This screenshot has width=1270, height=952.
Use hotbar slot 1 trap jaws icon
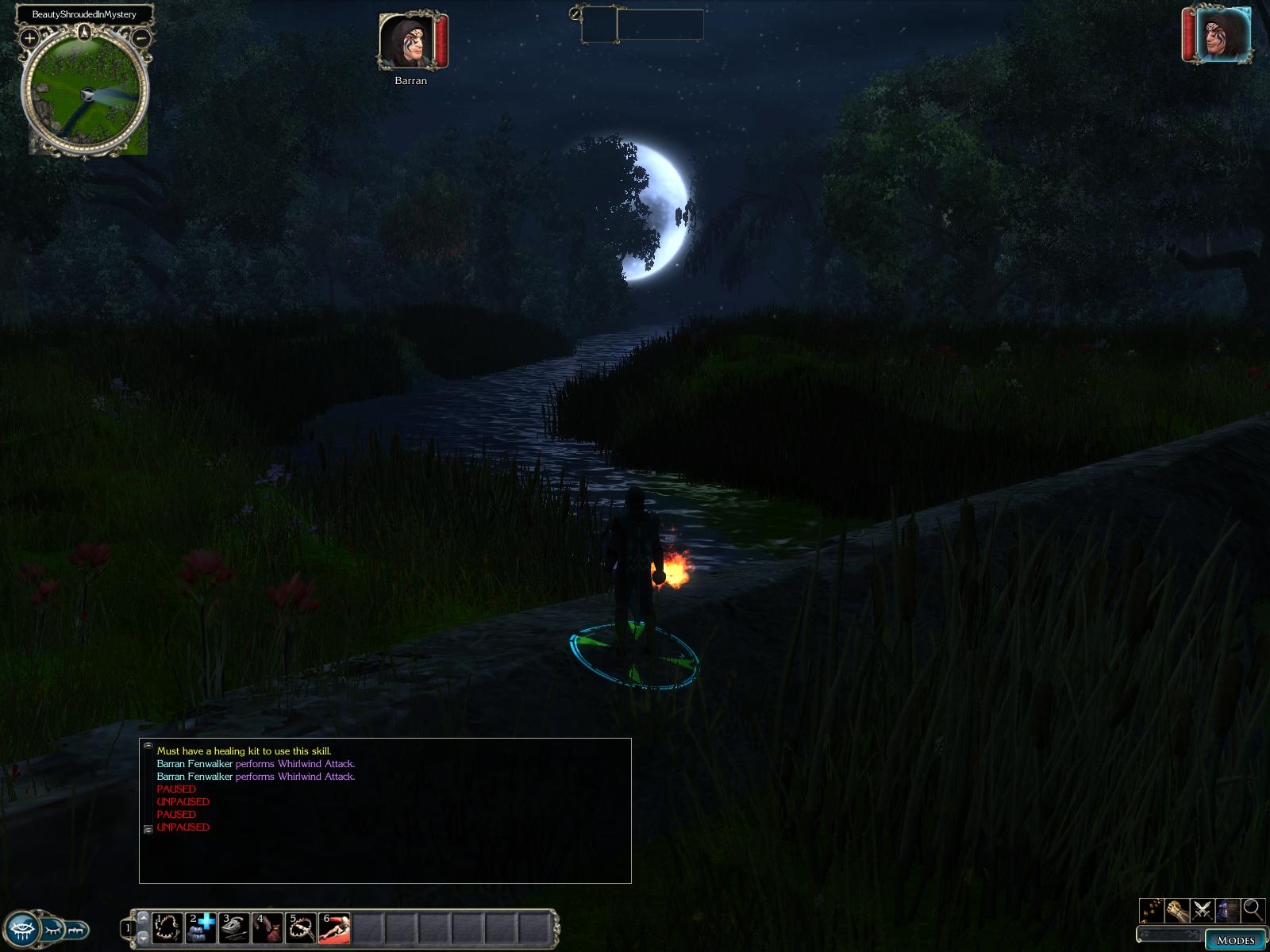point(167,927)
